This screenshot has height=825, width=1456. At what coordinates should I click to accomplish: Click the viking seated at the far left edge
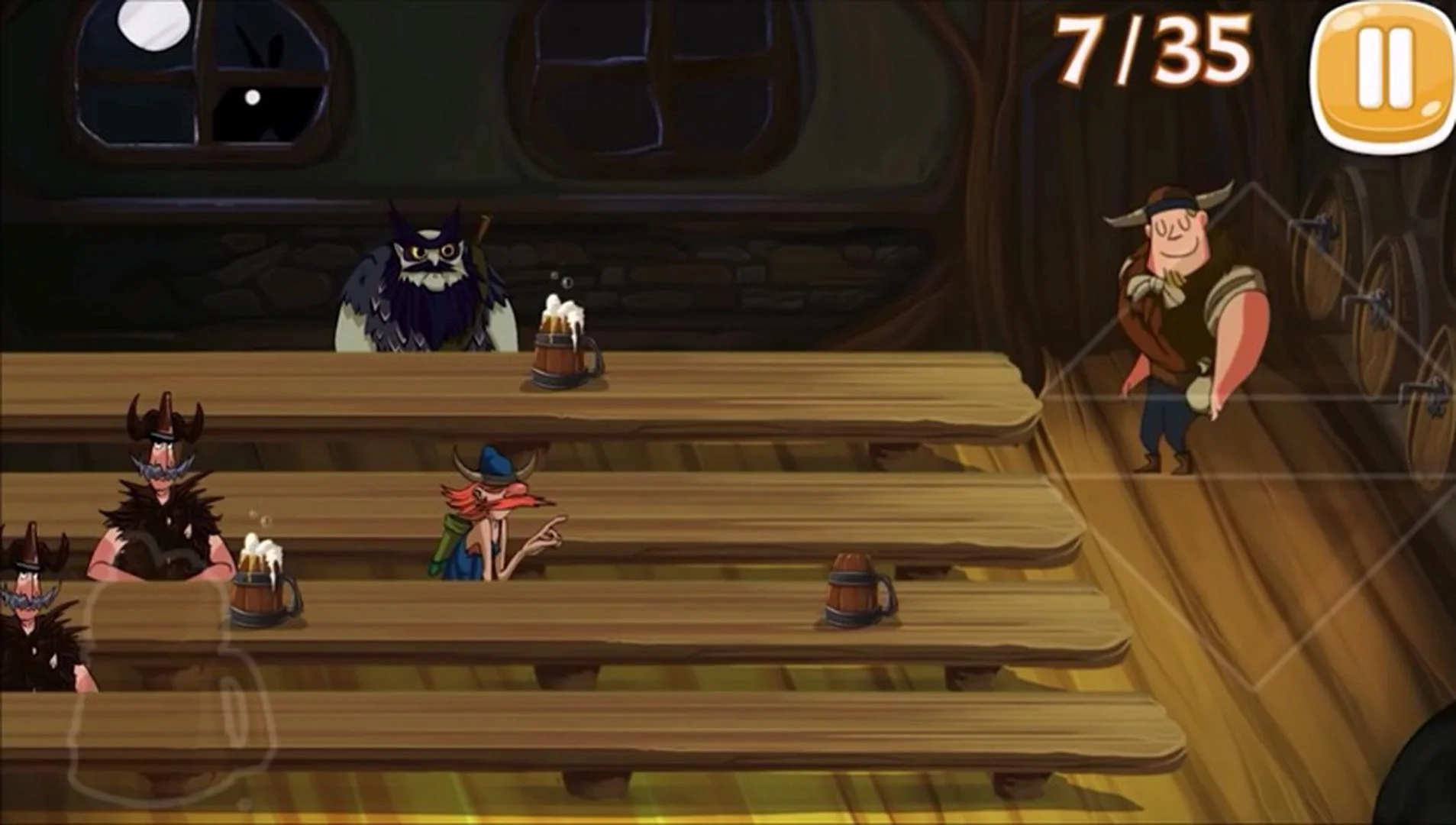click(x=31, y=588)
